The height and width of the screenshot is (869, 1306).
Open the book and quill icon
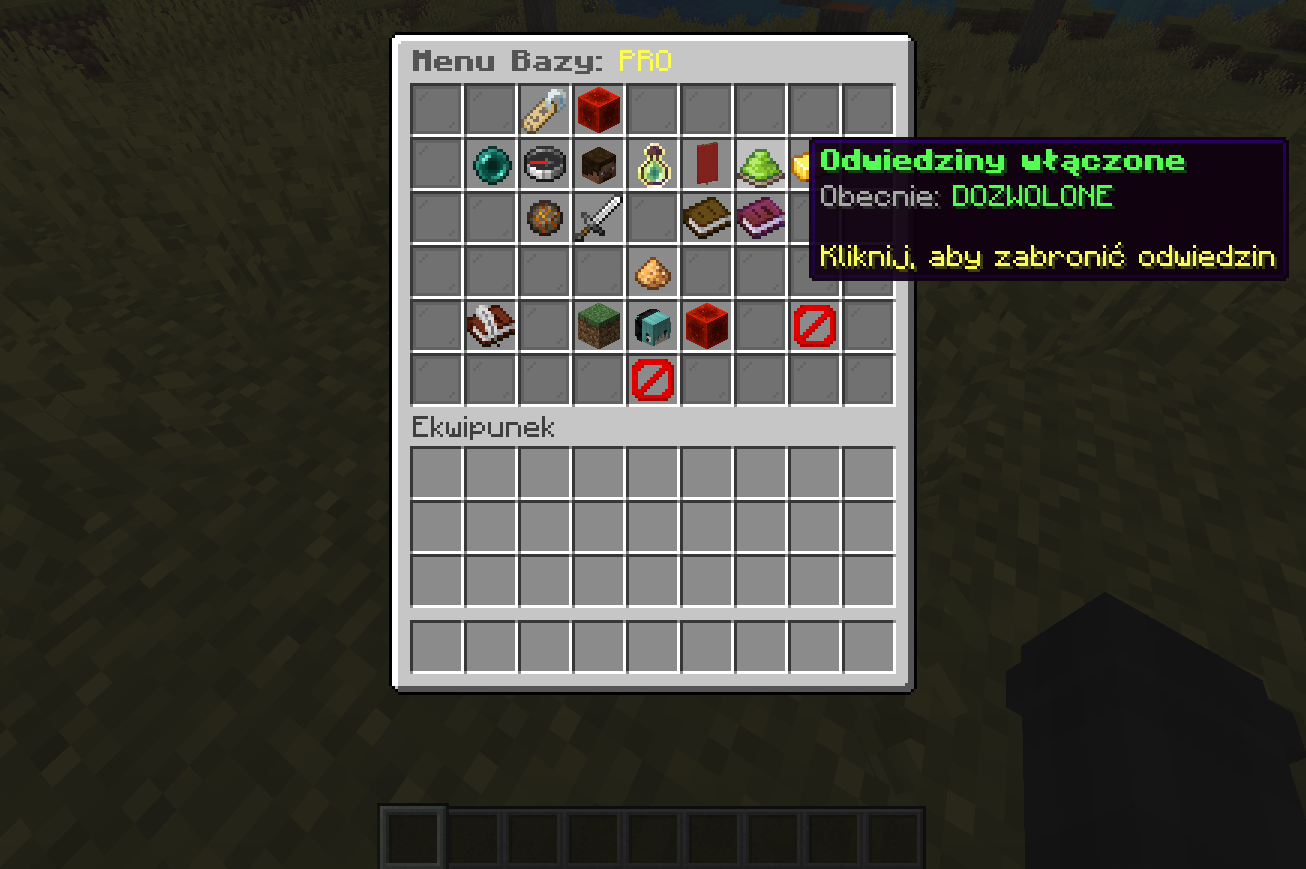click(490, 326)
